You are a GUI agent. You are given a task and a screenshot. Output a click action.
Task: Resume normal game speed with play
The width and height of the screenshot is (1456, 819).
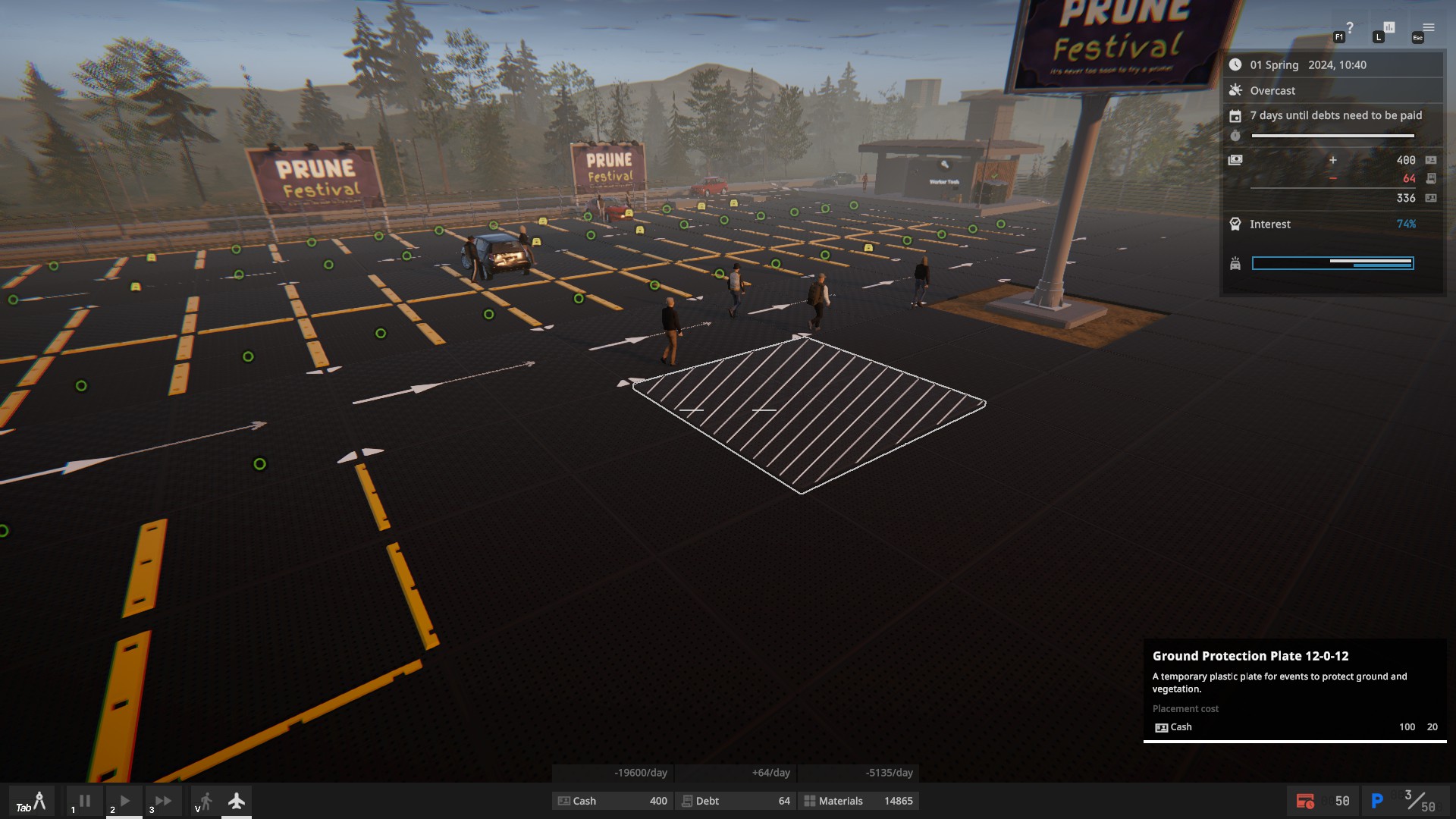tap(124, 800)
